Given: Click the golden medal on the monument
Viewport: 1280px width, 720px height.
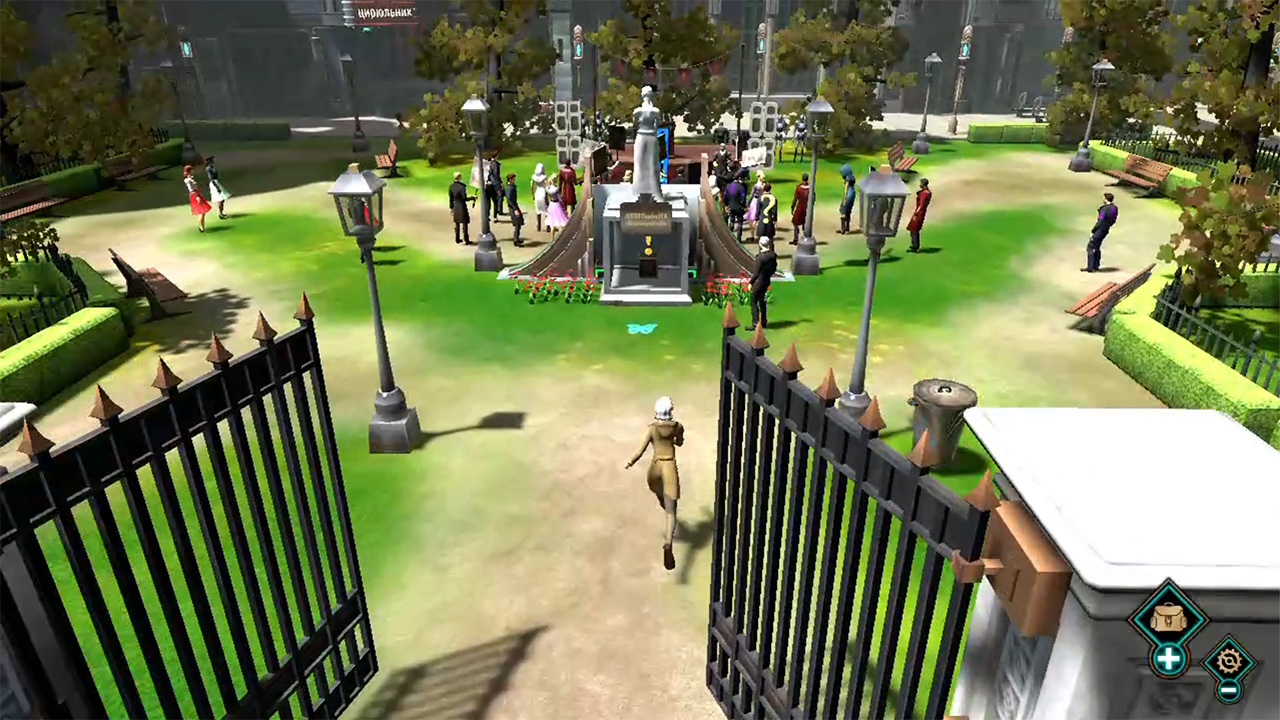Looking at the screenshot, I should click(649, 247).
